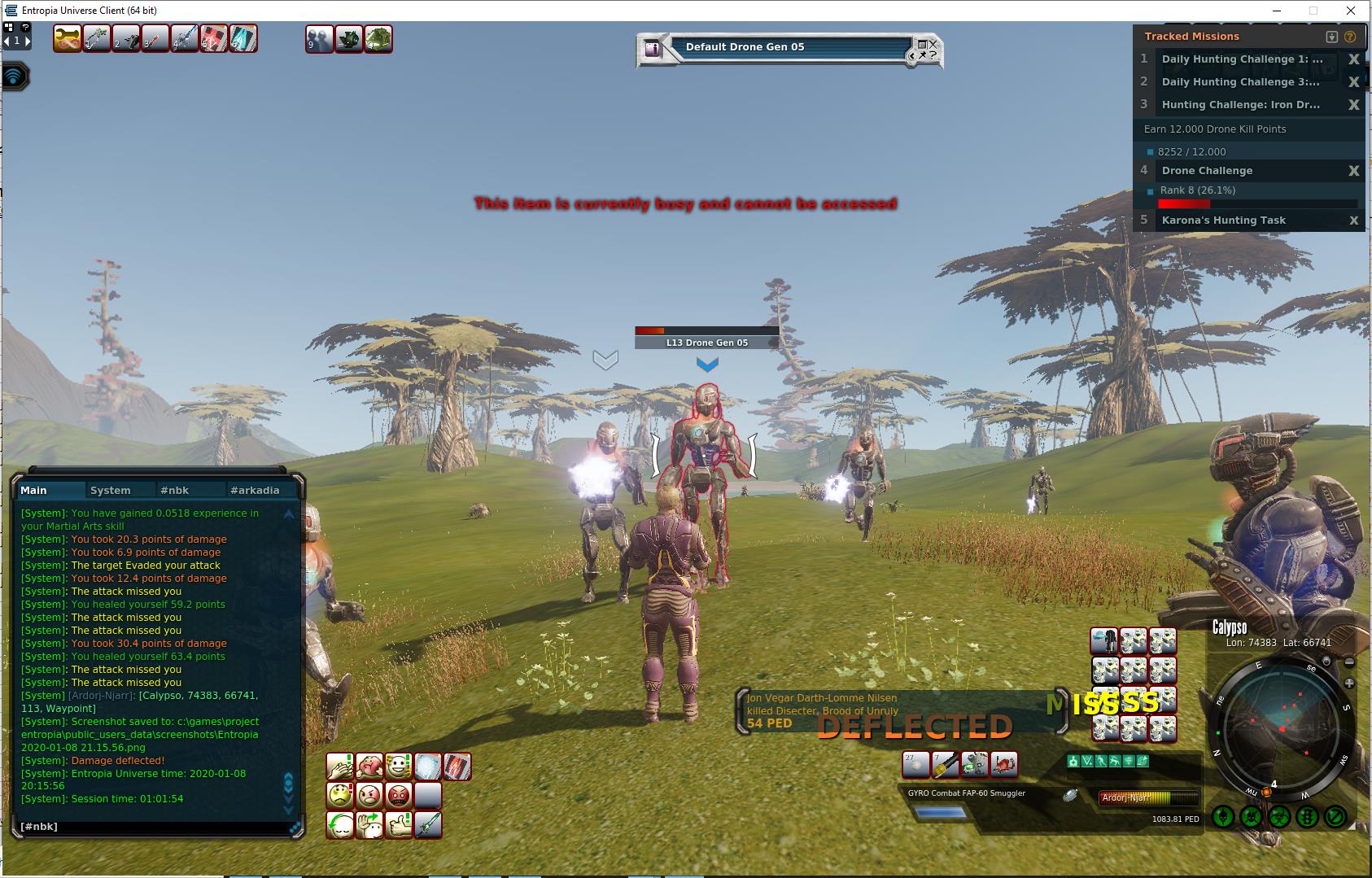Image resolution: width=1372 pixels, height=878 pixels.
Task: Open the #nbk chat tab
Action: click(x=175, y=490)
